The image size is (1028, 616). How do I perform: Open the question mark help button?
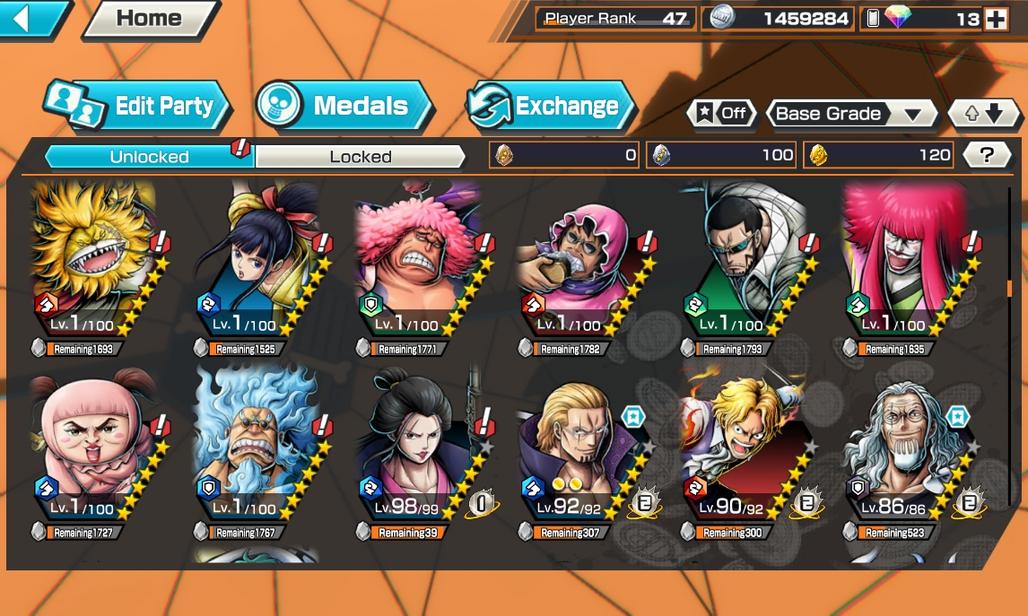986,155
